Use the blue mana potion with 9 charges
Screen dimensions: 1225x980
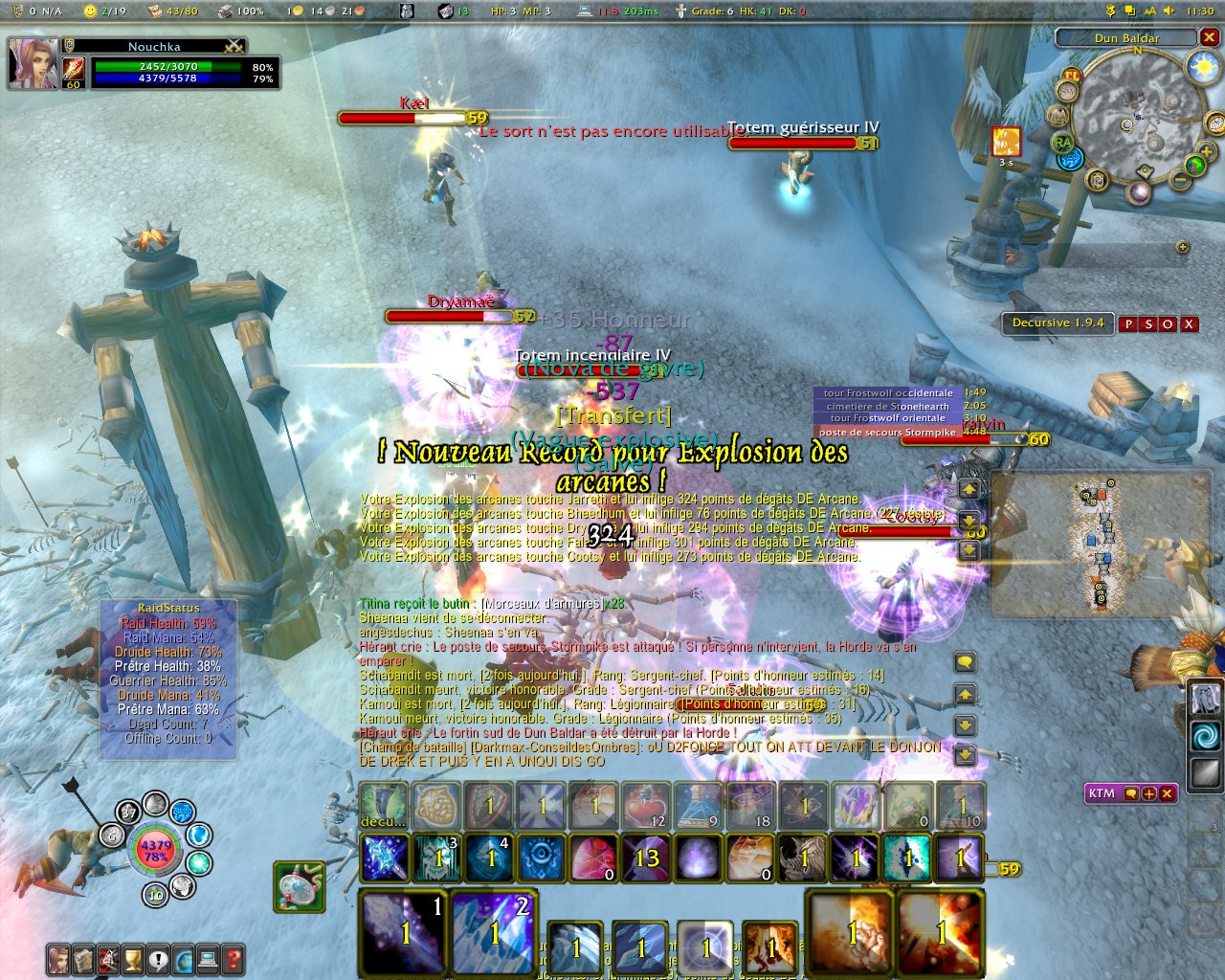698,805
